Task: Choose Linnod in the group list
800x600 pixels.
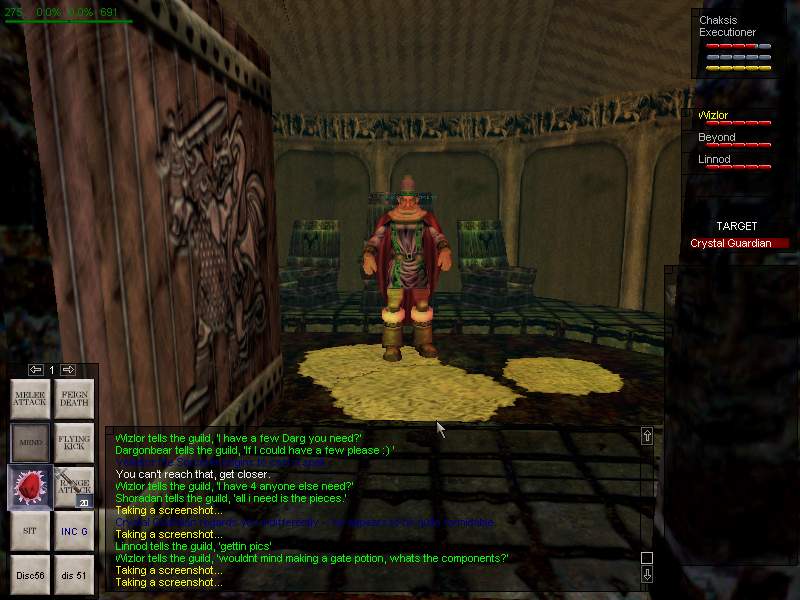Action: 715,160
